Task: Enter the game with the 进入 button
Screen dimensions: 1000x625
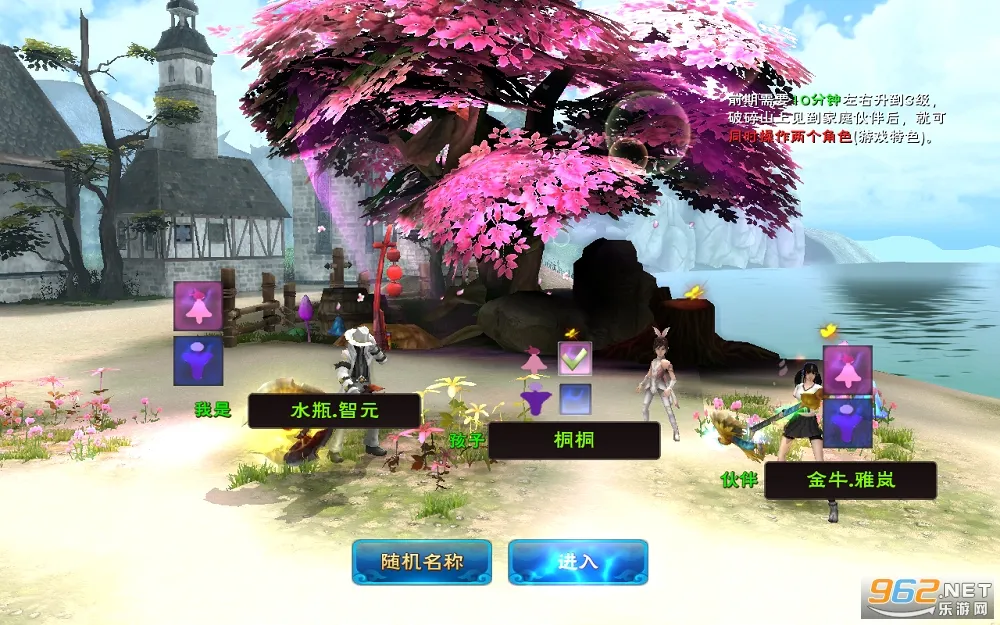Action: pos(577,561)
